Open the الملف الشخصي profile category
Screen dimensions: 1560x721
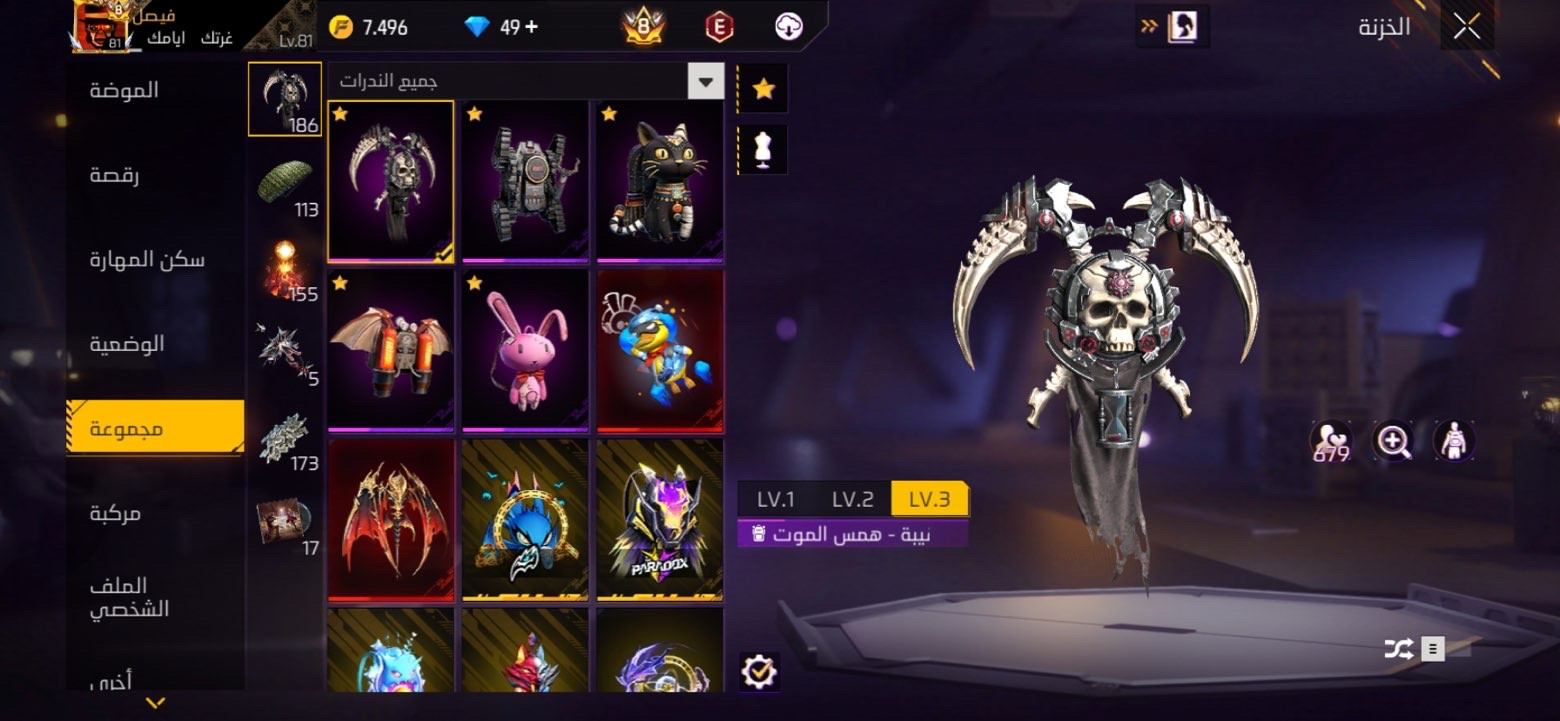pos(130,597)
